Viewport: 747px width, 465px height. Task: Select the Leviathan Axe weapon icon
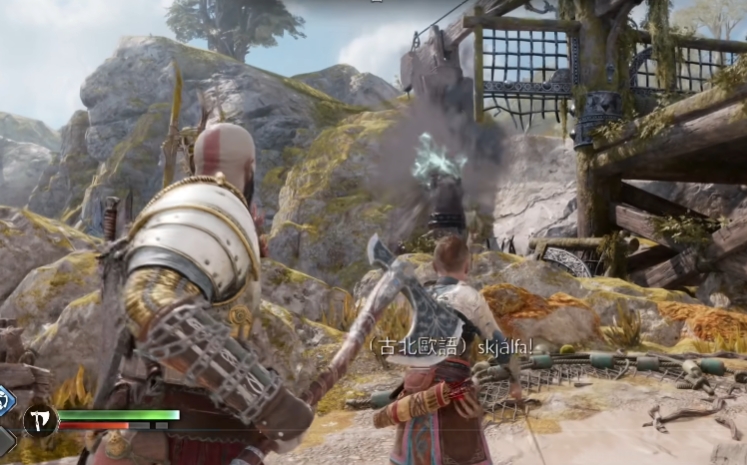[40, 420]
